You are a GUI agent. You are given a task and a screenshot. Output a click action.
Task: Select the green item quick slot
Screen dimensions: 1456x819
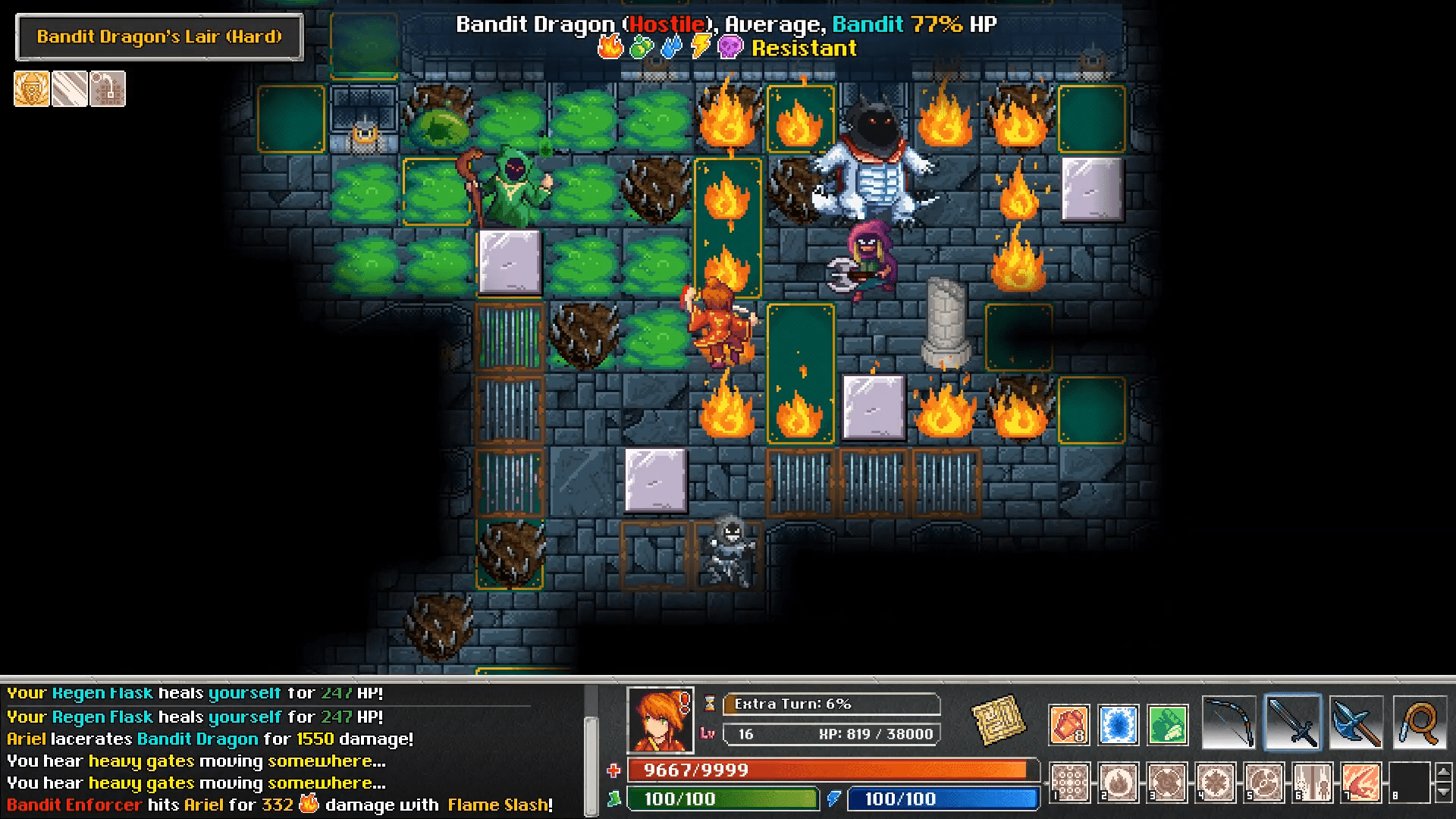tap(1167, 724)
